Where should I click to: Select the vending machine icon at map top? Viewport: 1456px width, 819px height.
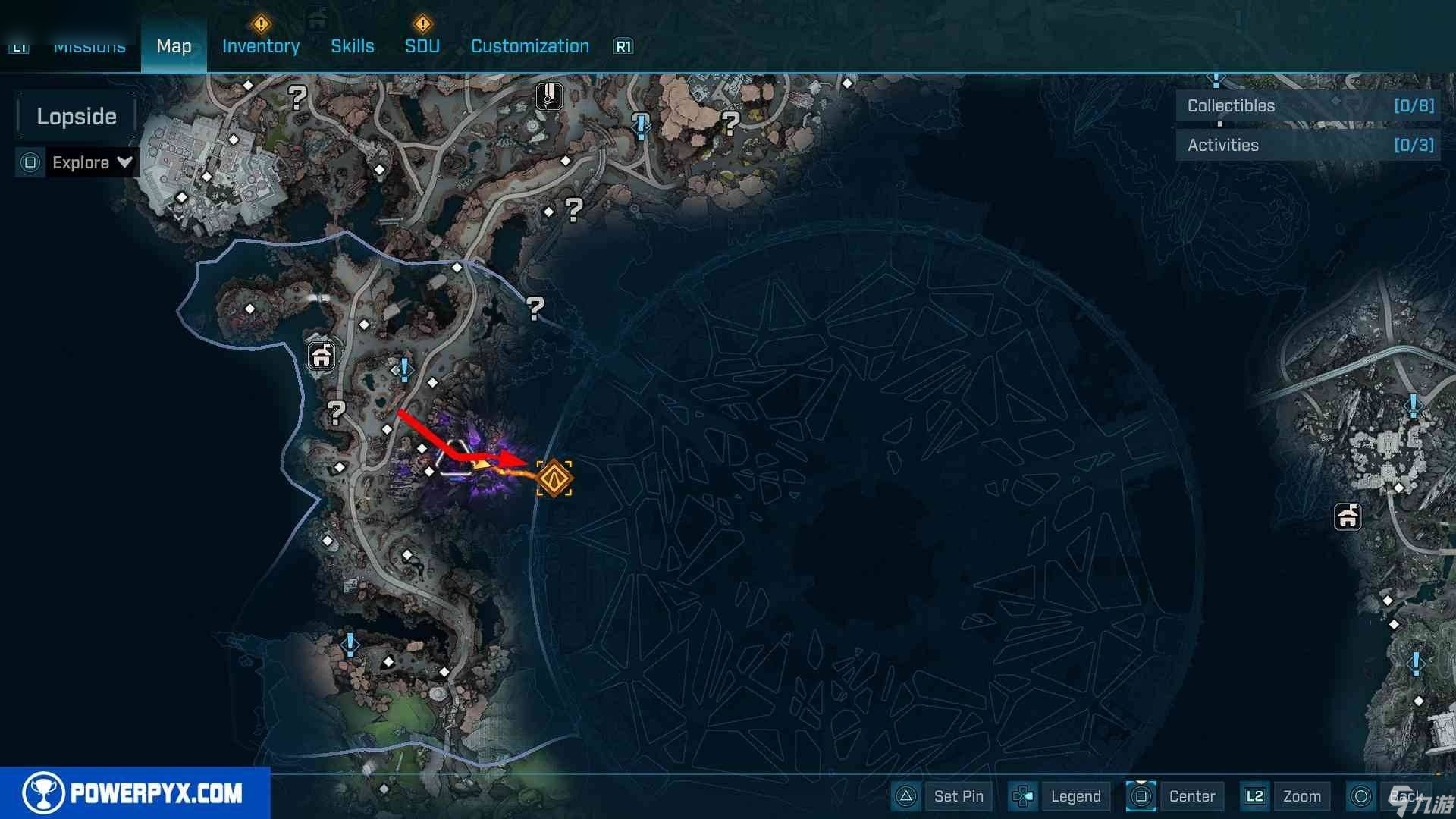pyautogui.click(x=549, y=96)
